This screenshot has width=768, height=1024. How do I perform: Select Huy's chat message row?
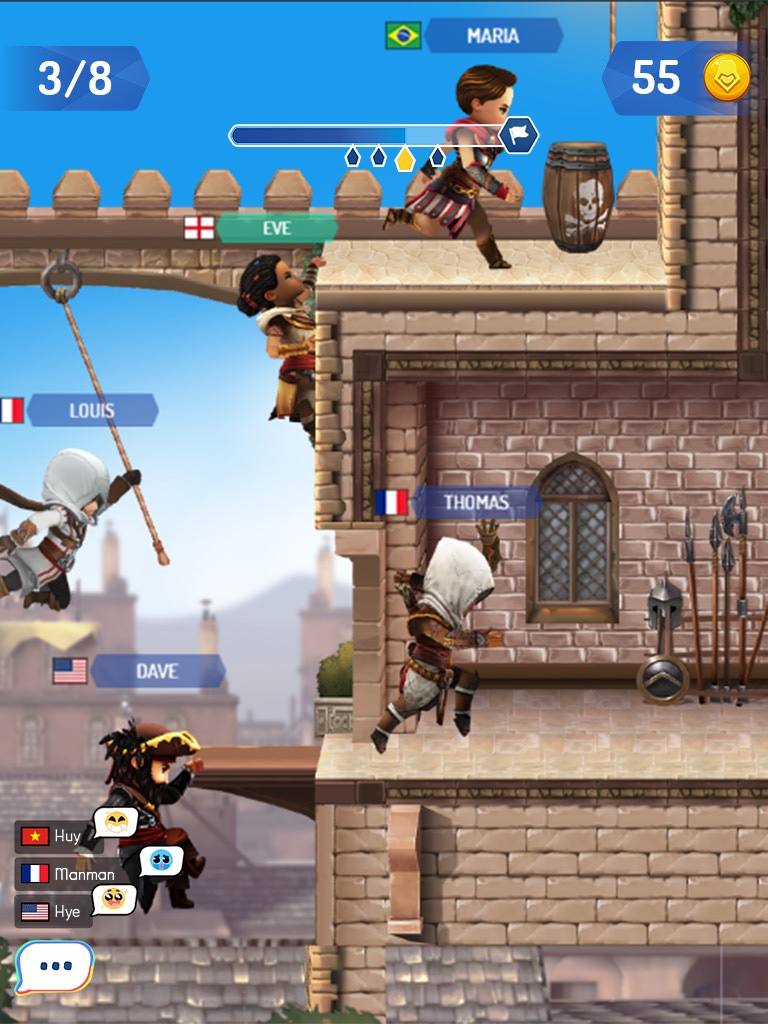point(60,836)
